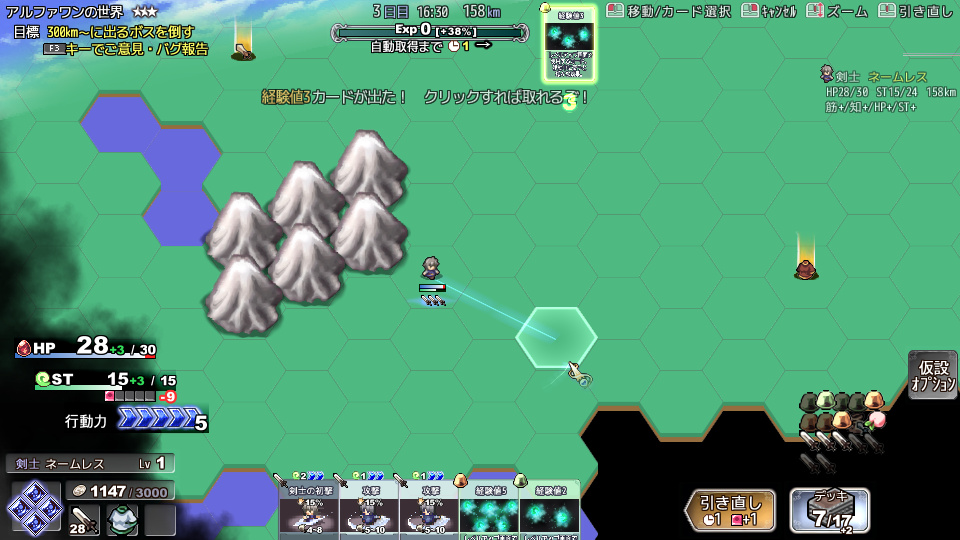Select the 経験値2 card in hand

coord(549,509)
